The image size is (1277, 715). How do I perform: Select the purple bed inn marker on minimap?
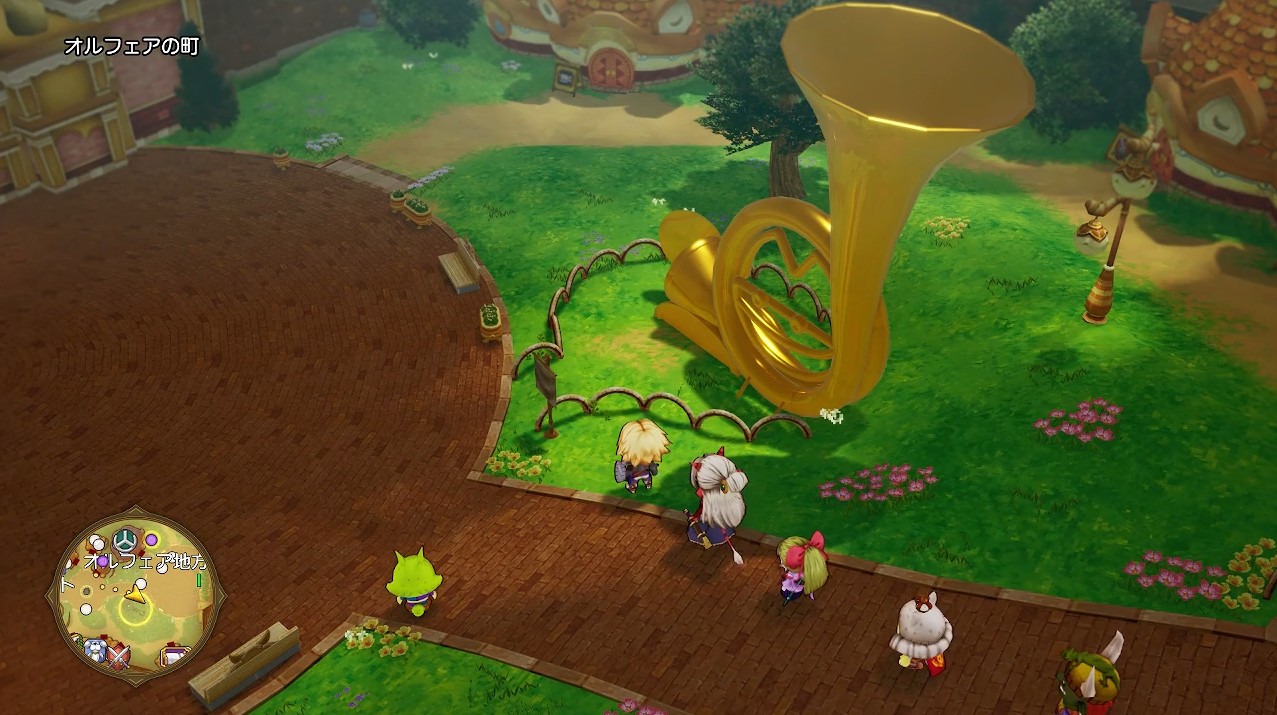tap(174, 657)
